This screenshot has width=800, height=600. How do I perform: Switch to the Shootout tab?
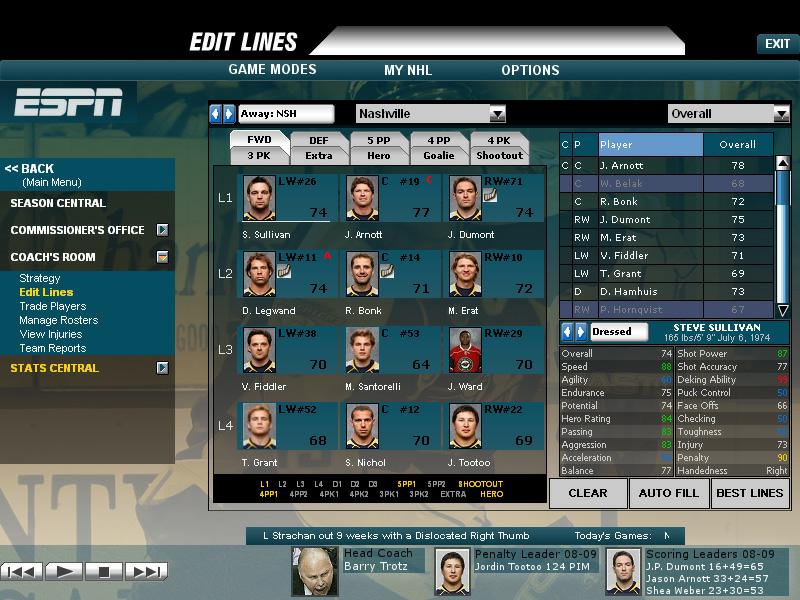pos(499,155)
